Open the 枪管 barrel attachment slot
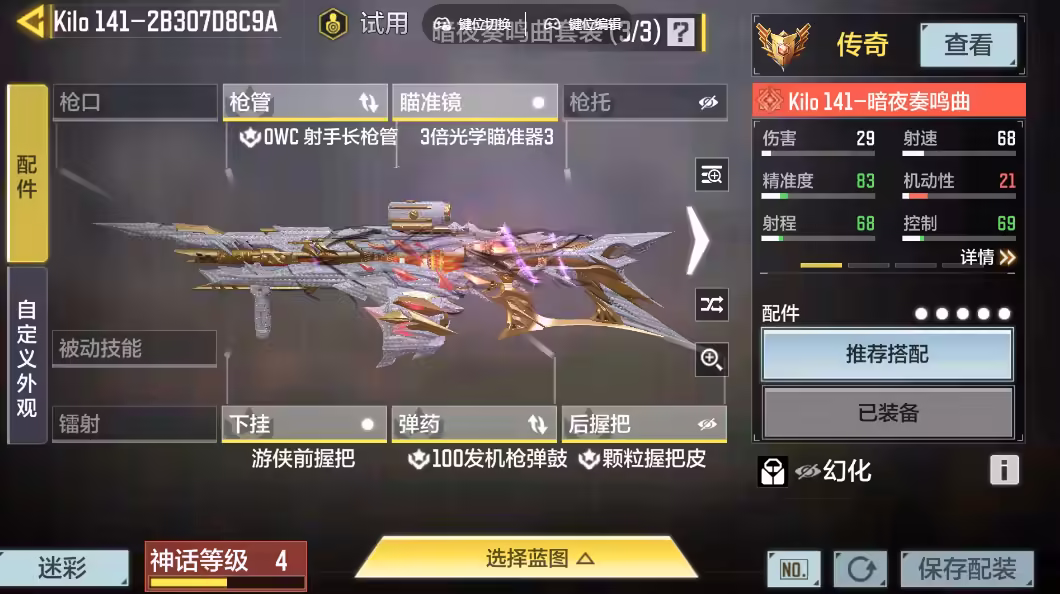The image size is (1060, 594). [x=304, y=102]
